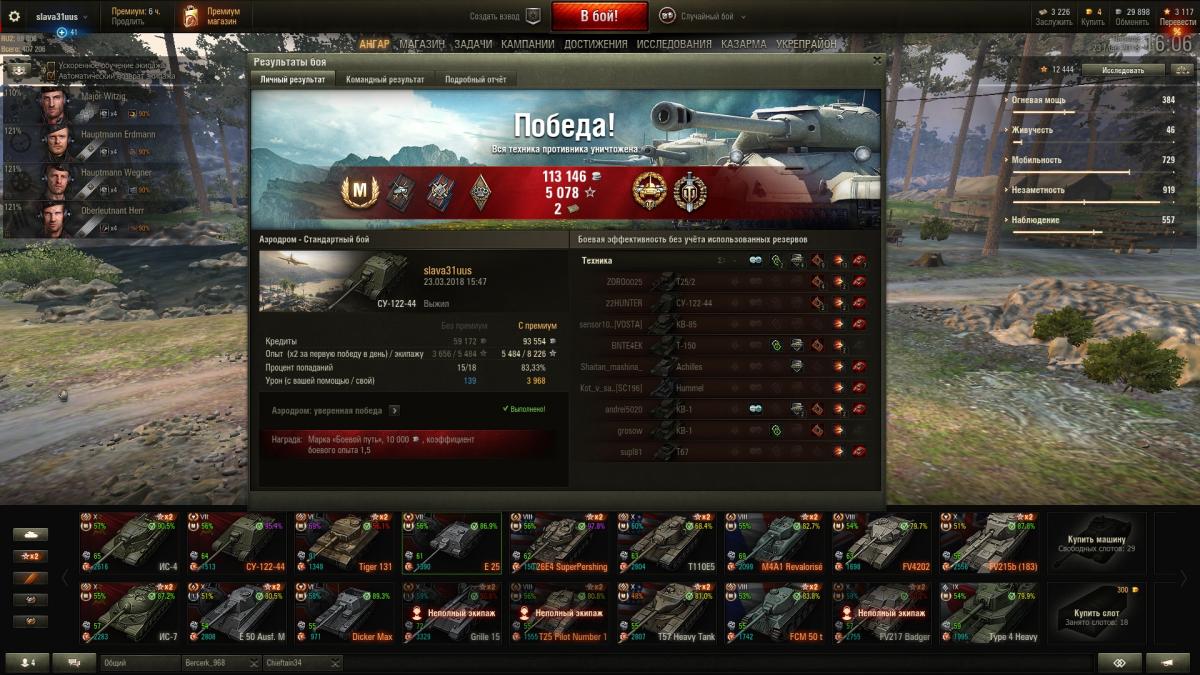Viewport: 1200px width, 675px height.
Task: Open the КАЗАРМА menu
Action: (x=744, y=44)
